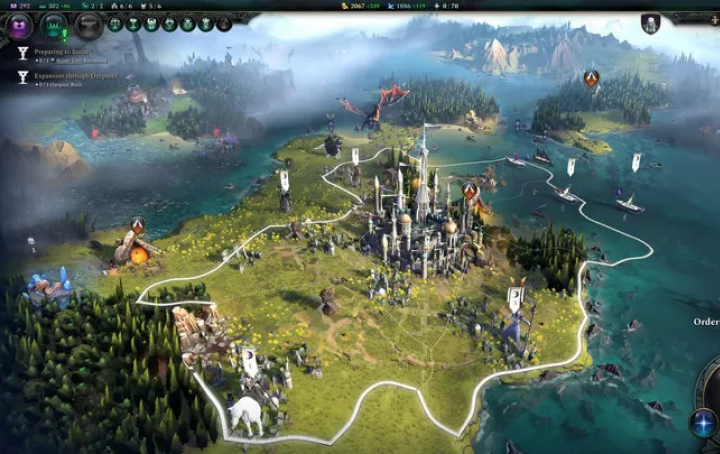
Task: Open the rival ruler portrait shield
Action: tap(650, 23)
